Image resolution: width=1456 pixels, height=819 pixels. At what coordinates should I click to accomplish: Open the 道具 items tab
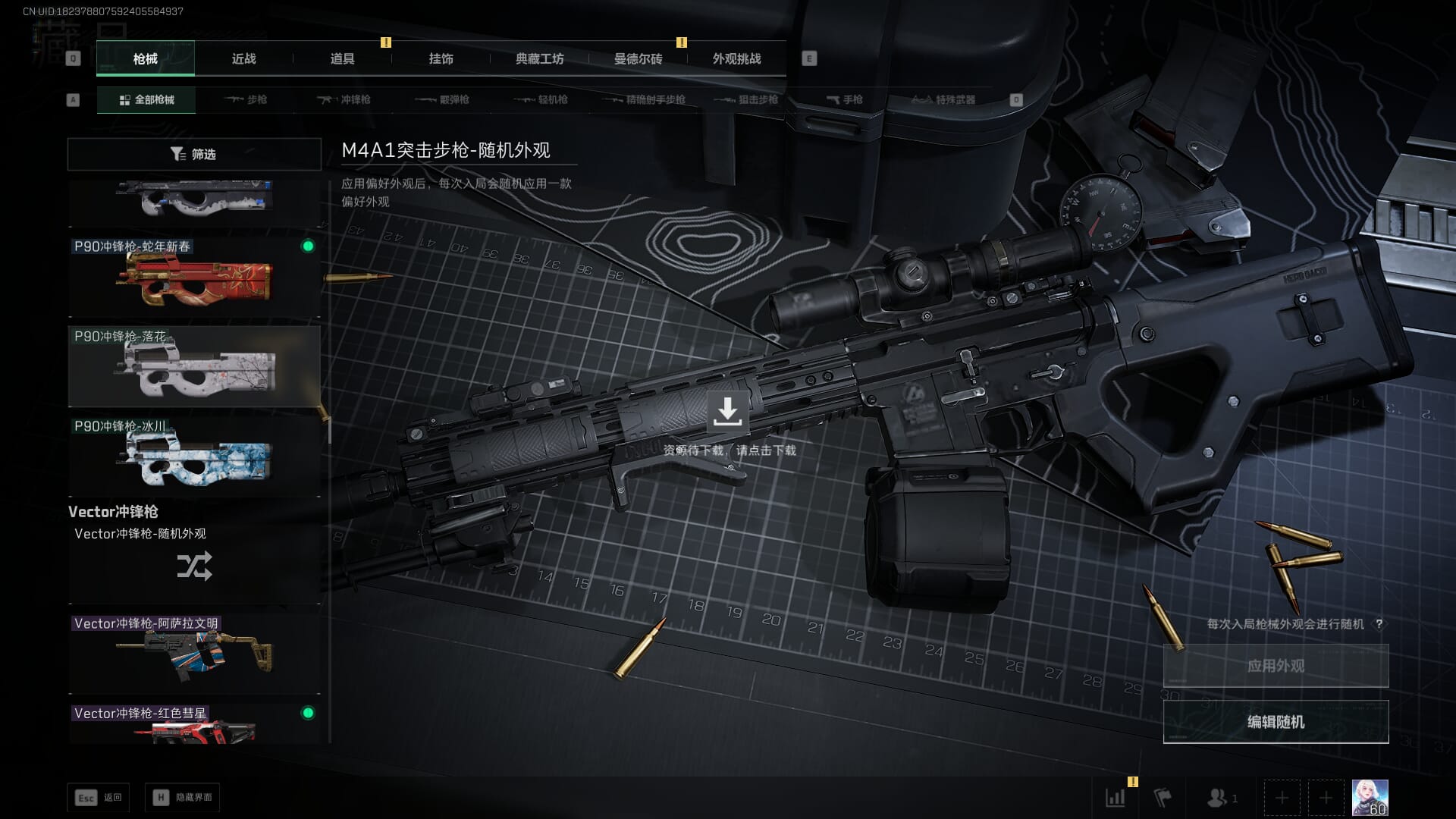pos(342,58)
